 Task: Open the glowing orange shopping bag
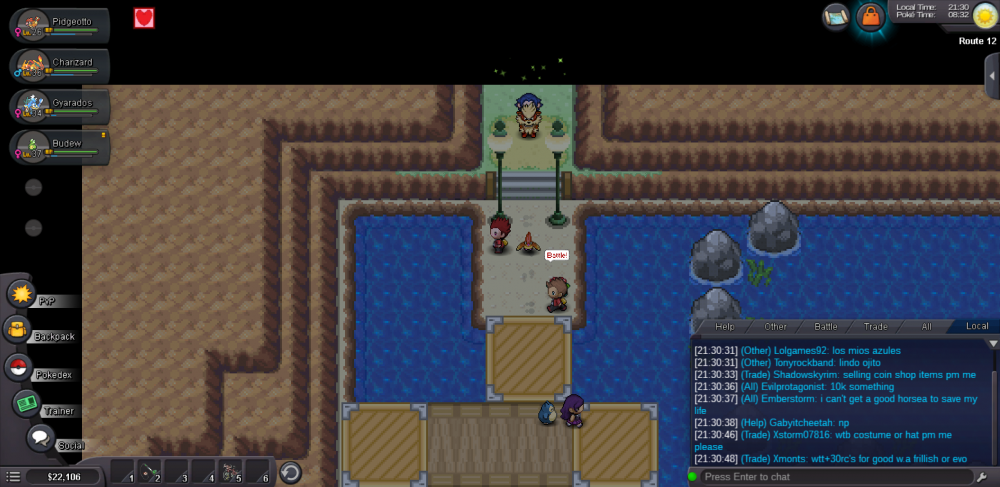[871, 17]
